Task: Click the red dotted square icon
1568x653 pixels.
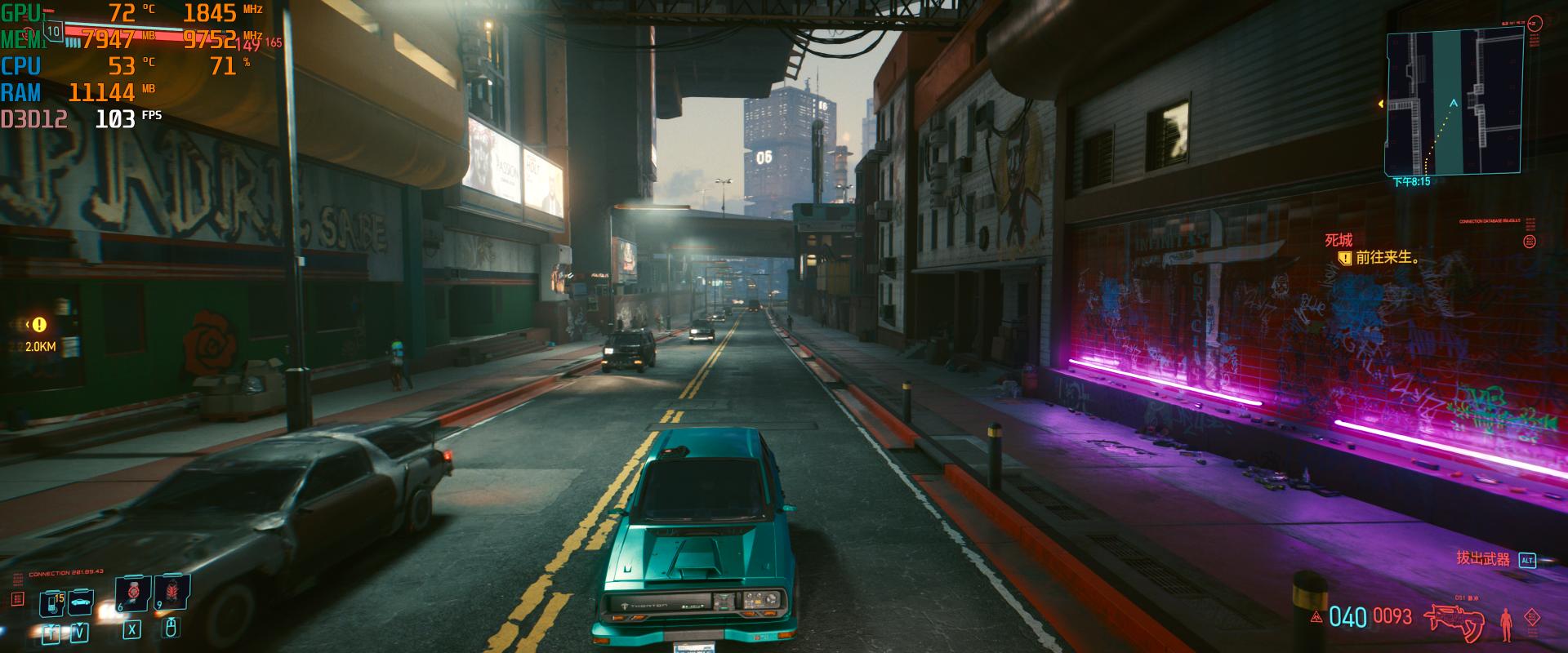Action: [18, 600]
